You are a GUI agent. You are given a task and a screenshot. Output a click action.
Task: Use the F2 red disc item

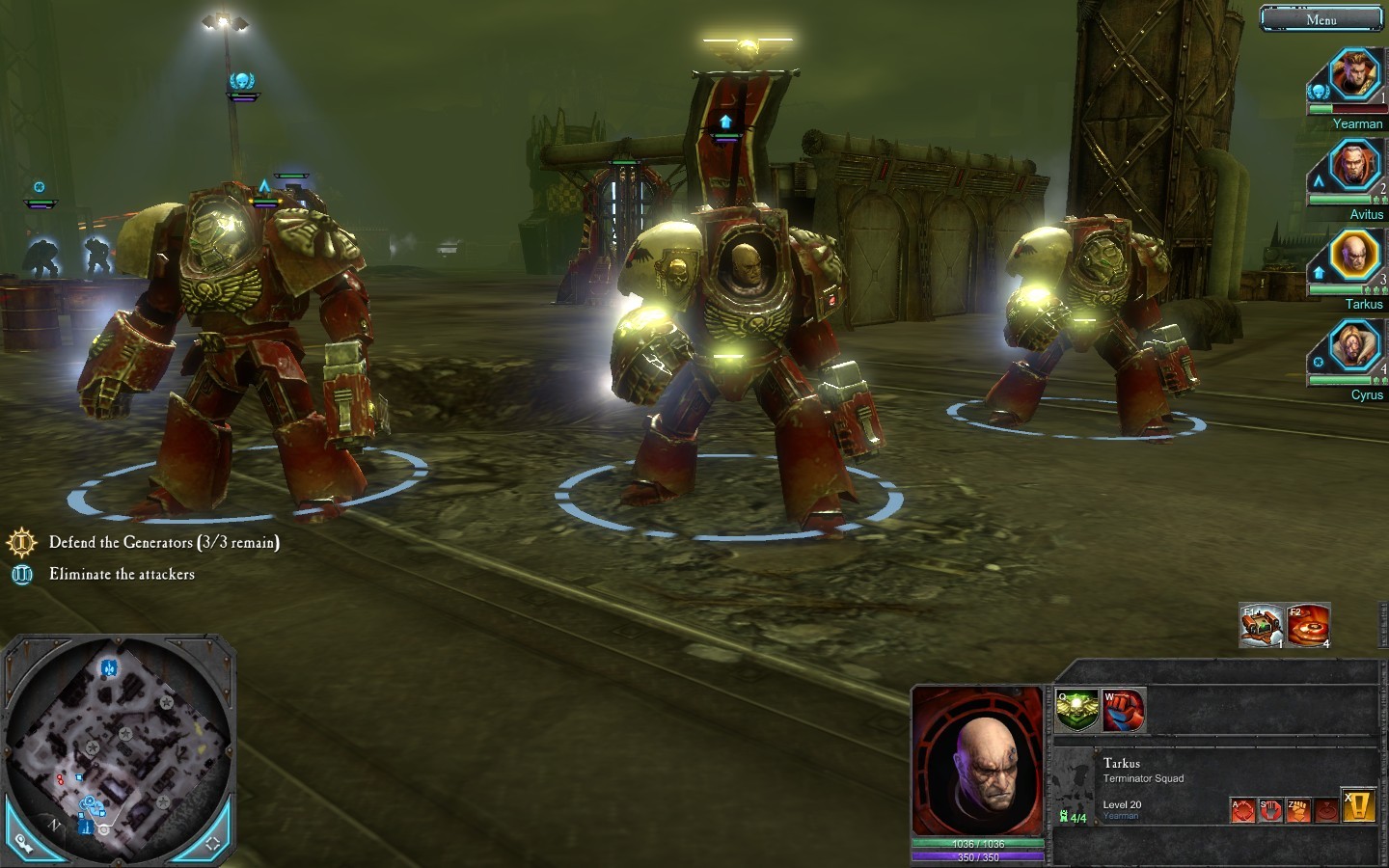click(x=1309, y=626)
